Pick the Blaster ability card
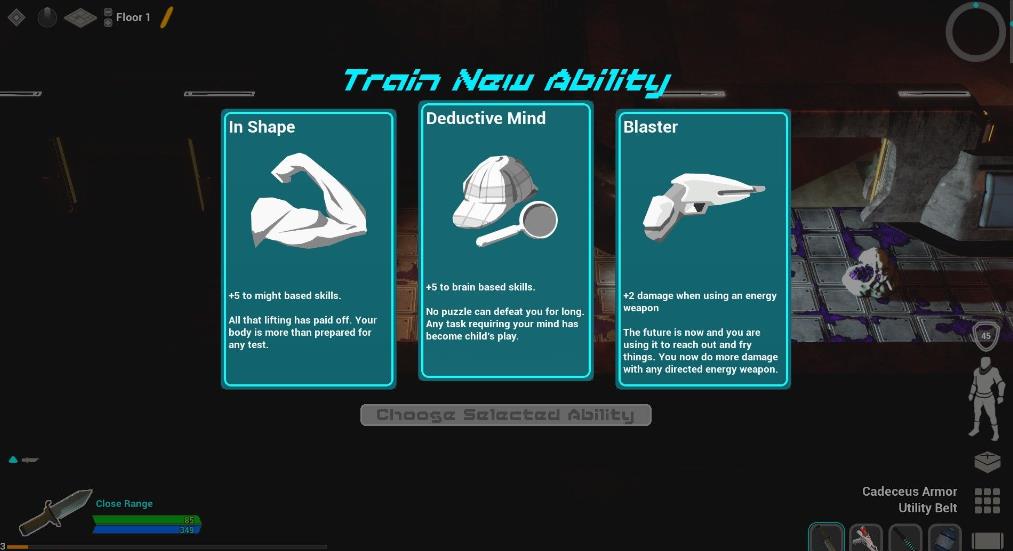Viewport: 1013px width, 551px height. pyautogui.click(x=703, y=248)
